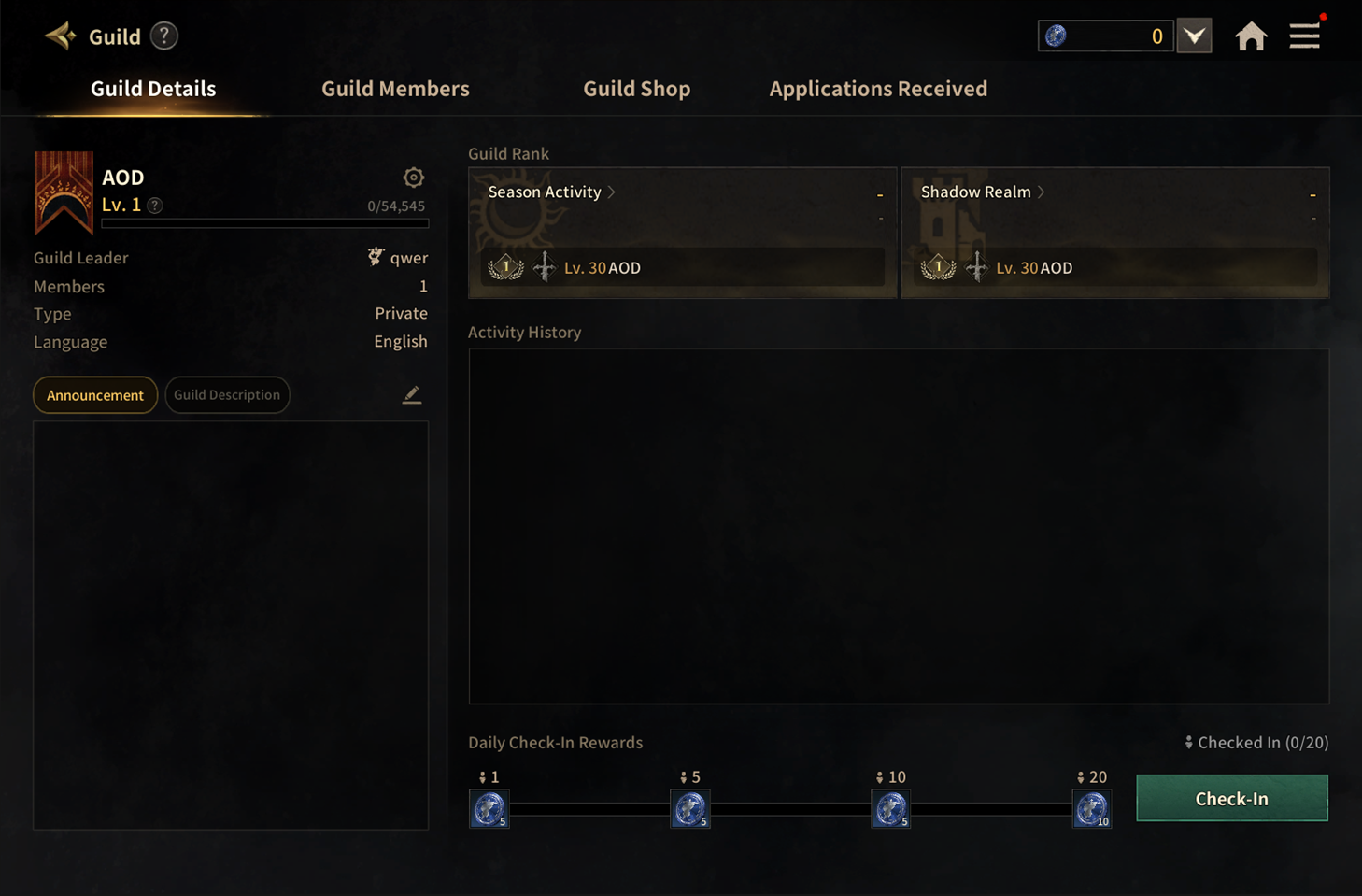This screenshot has height=896, width=1362.
Task: Select the 10 check-ins reward icon
Action: click(x=890, y=809)
